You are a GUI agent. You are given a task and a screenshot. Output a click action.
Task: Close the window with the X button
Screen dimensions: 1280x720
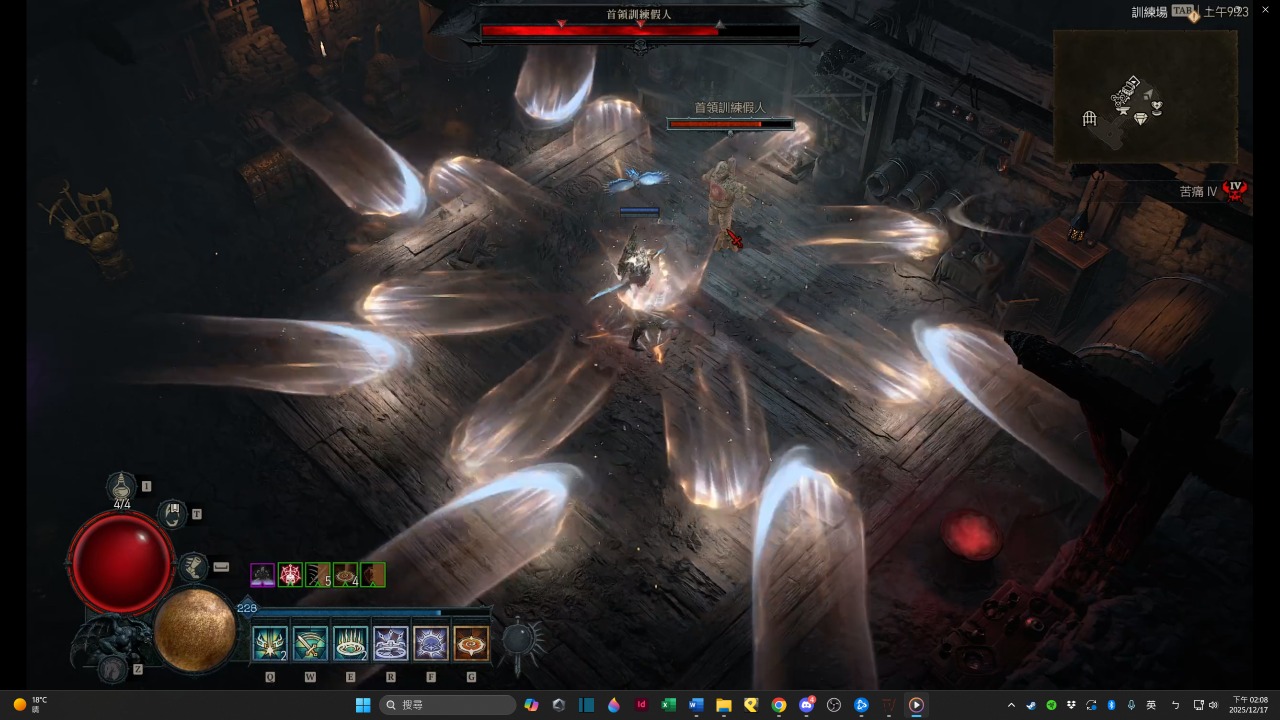[x=1265, y=10]
